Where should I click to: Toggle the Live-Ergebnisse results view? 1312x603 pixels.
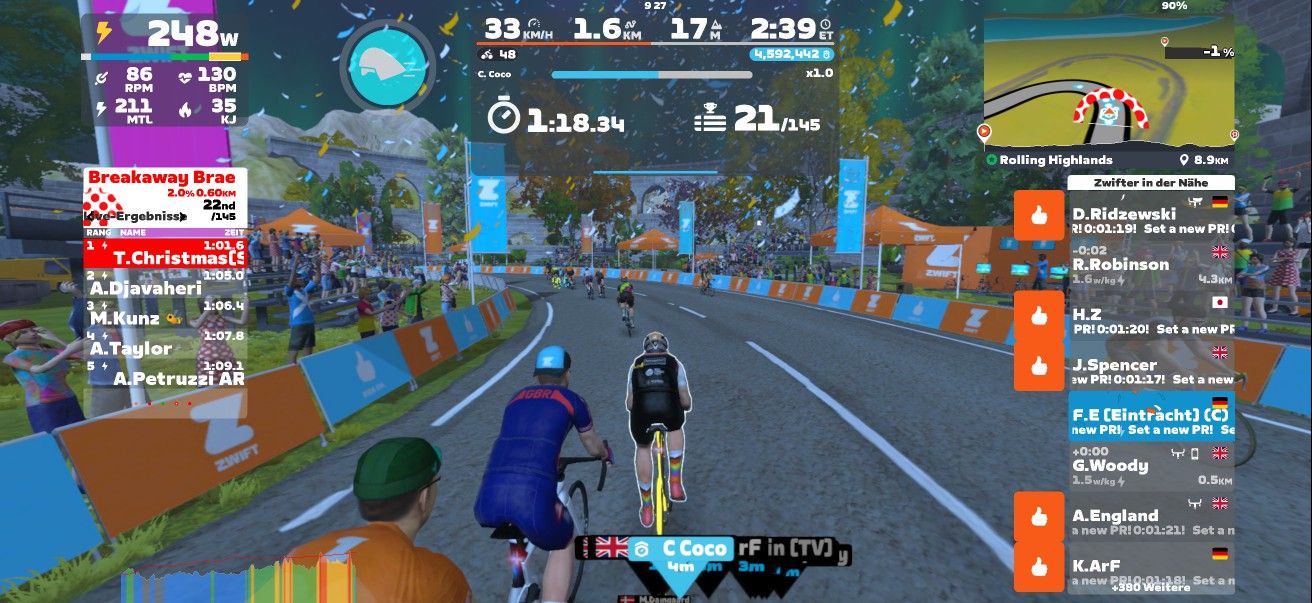tap(134, 216)
